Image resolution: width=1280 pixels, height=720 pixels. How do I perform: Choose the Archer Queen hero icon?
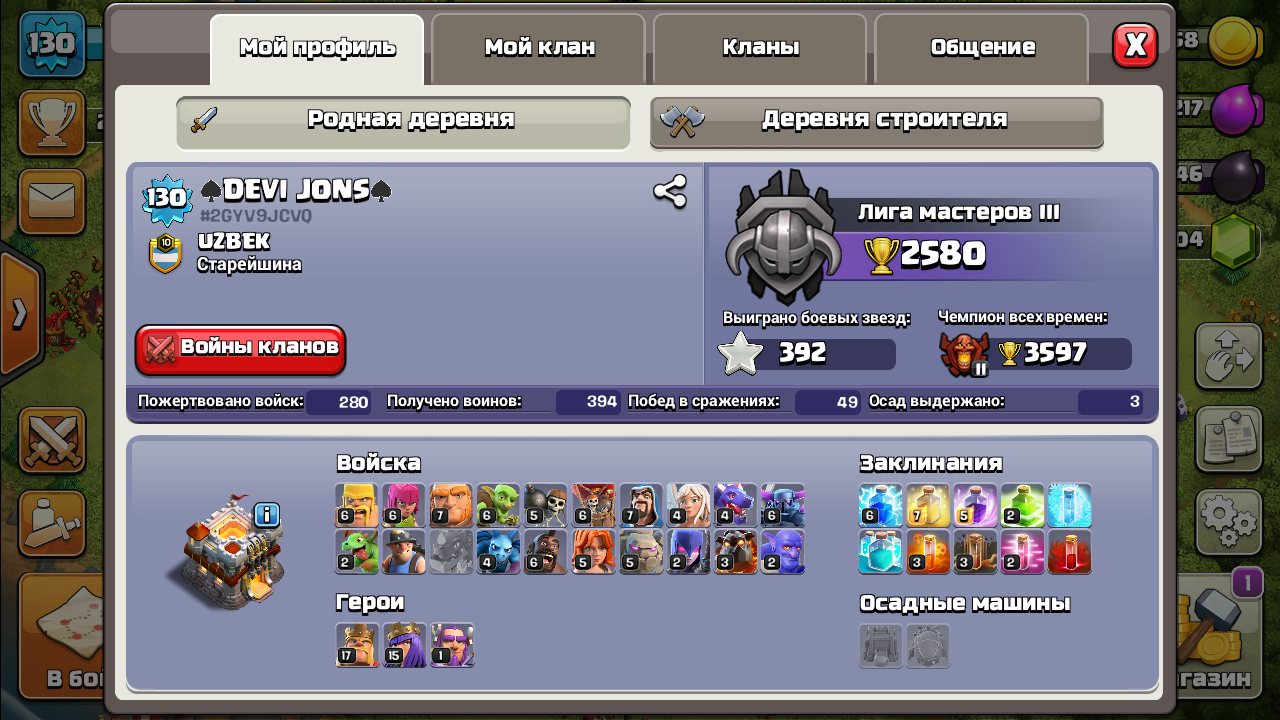tap(404, 645)
